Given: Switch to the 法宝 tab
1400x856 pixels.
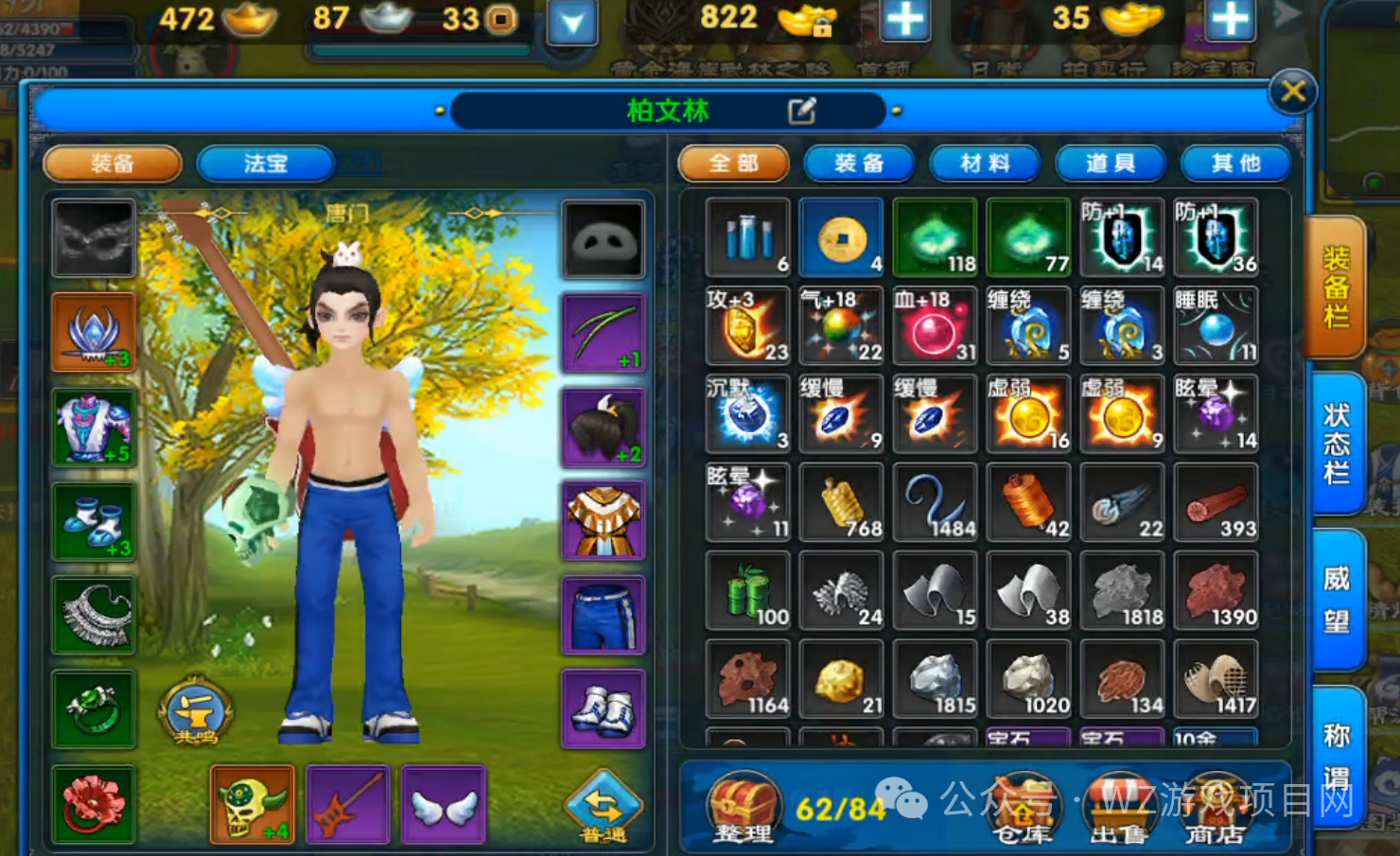Looking at the screenshot, I should tap(265, 164).
